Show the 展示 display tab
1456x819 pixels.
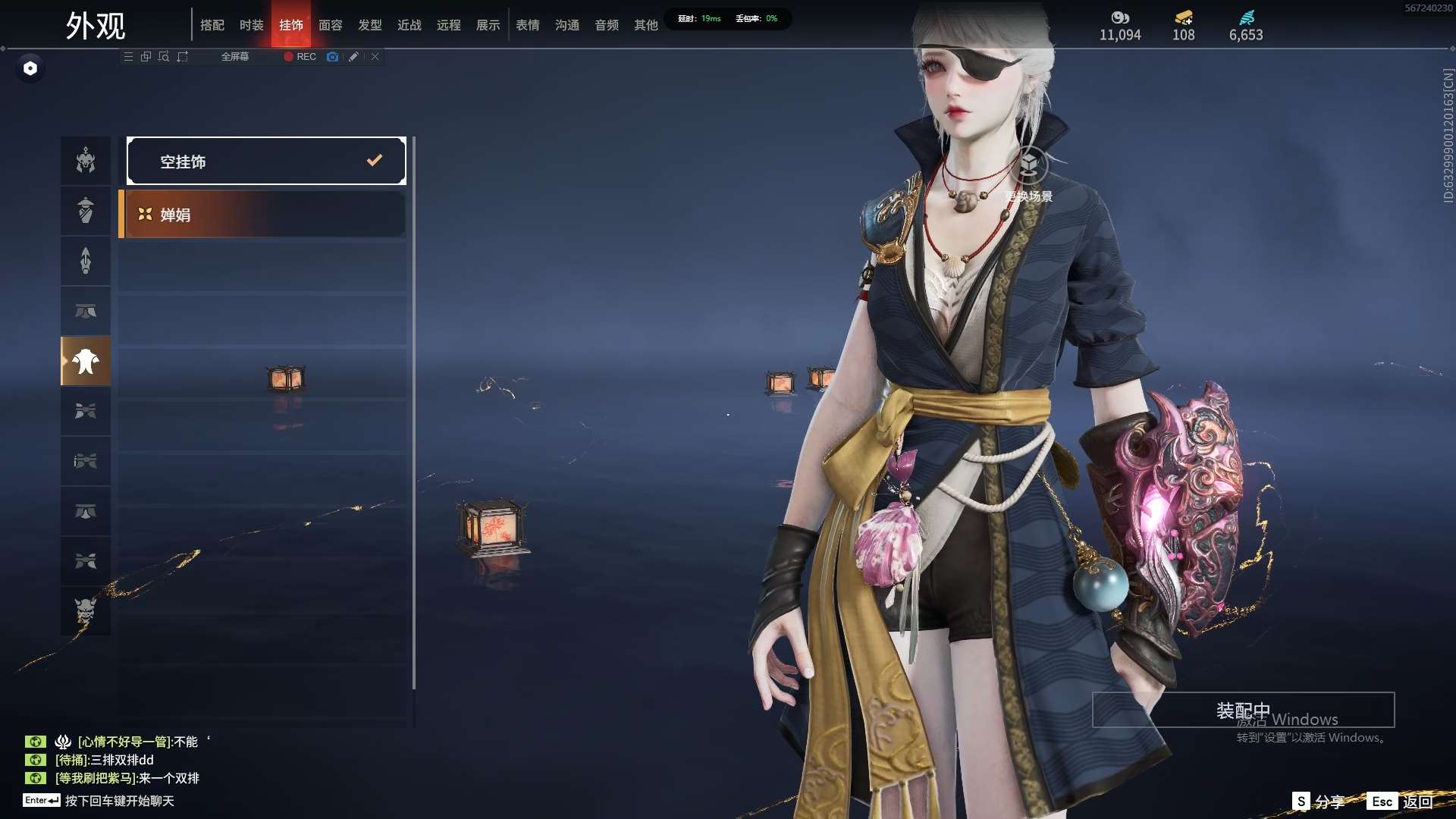point(488,25)
